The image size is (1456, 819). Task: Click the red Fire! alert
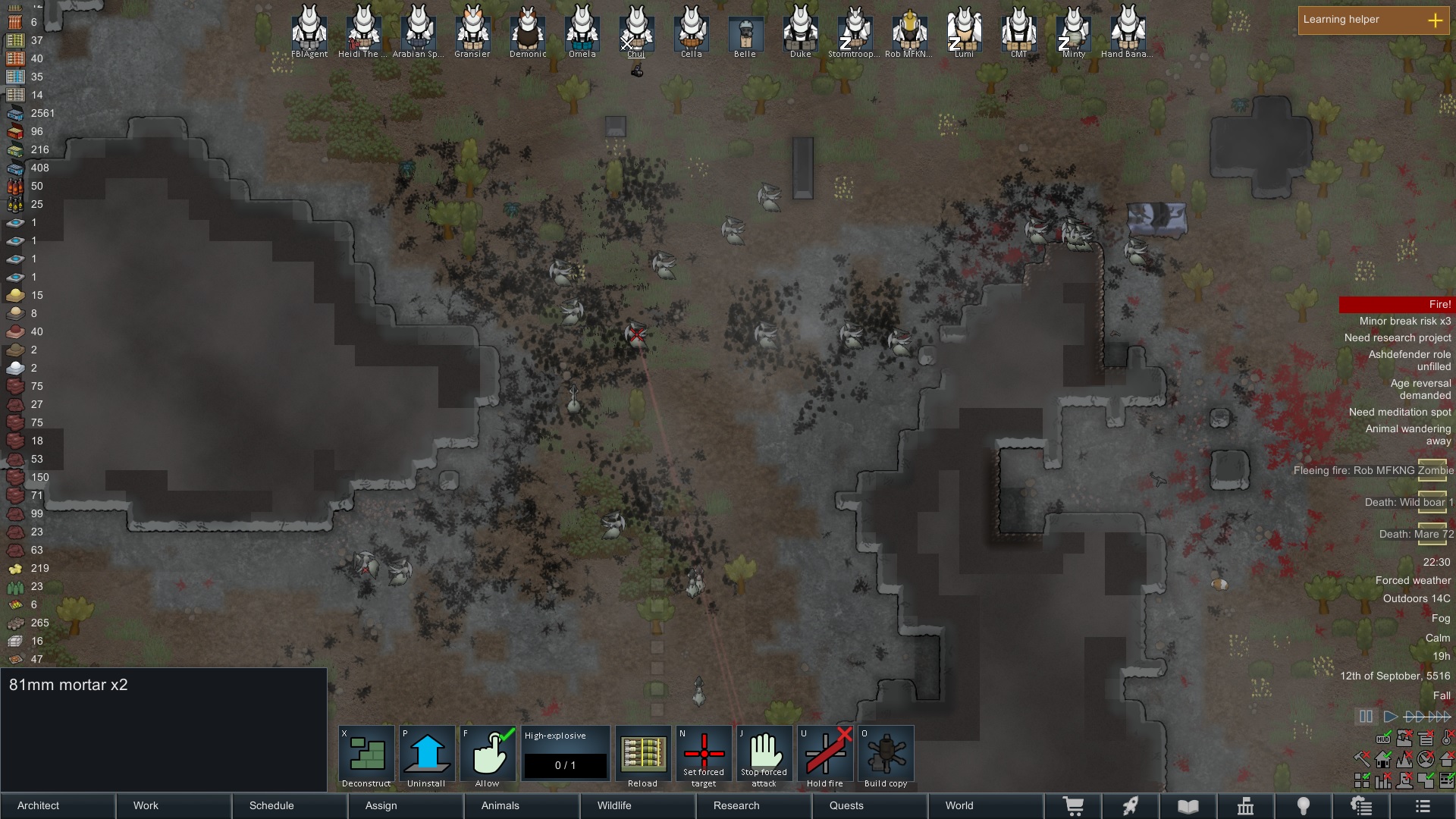[1395, 304]
